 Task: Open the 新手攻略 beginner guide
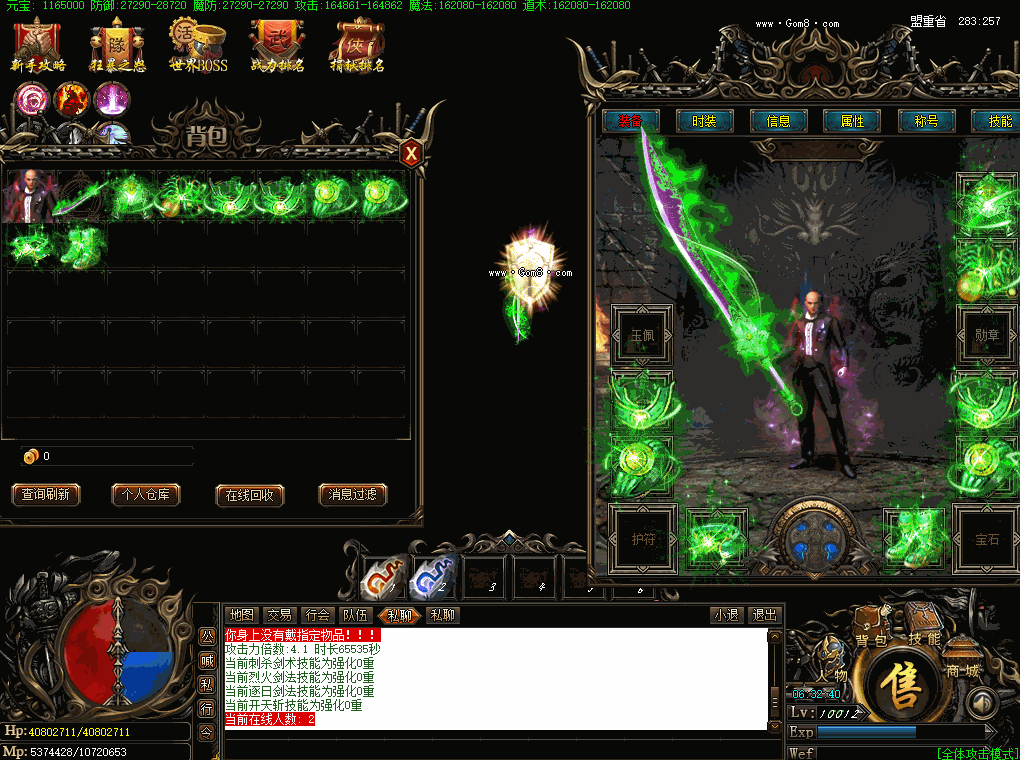[x=38, y=46]
